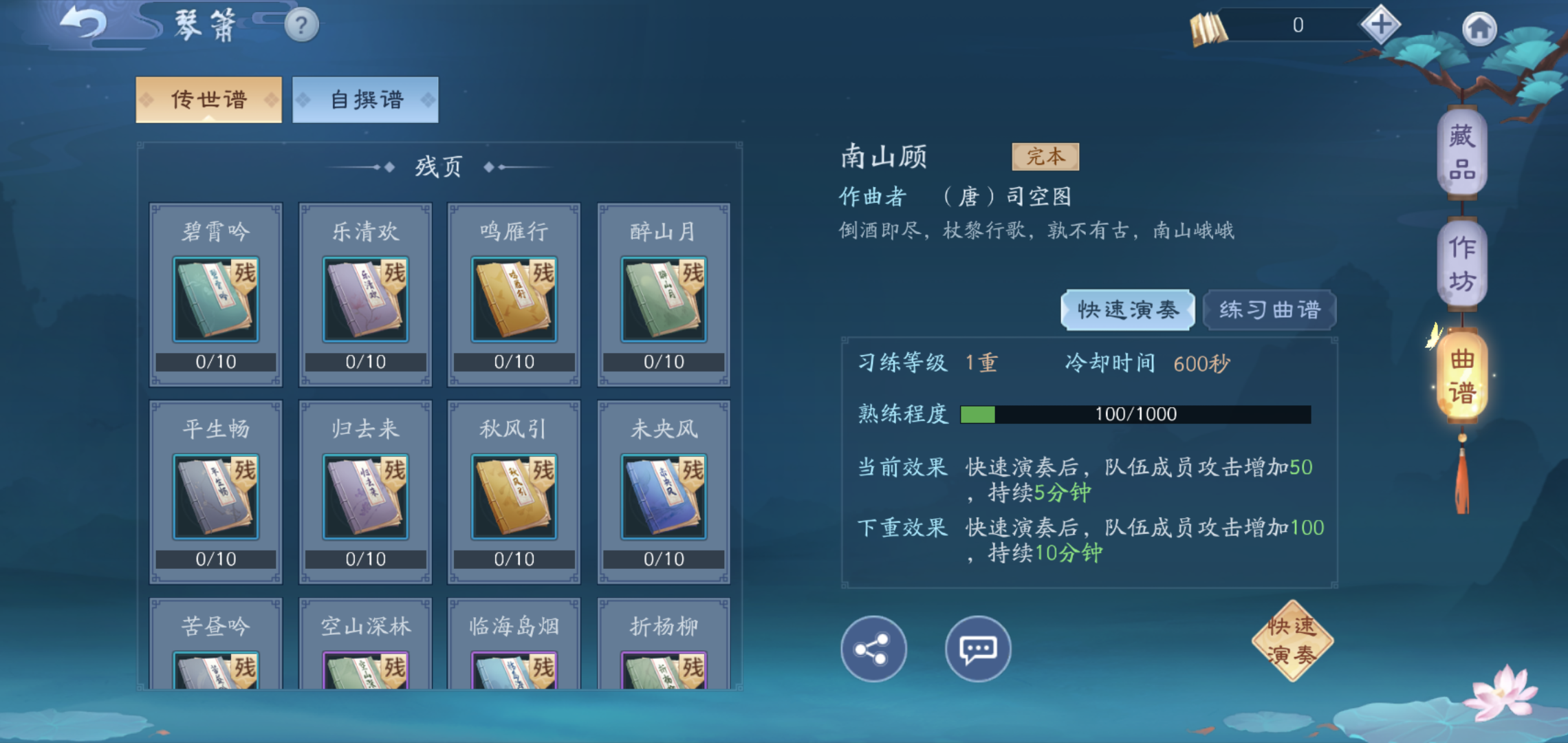Switch to the 练习曲谱 mode tab

pos(1269,310)
